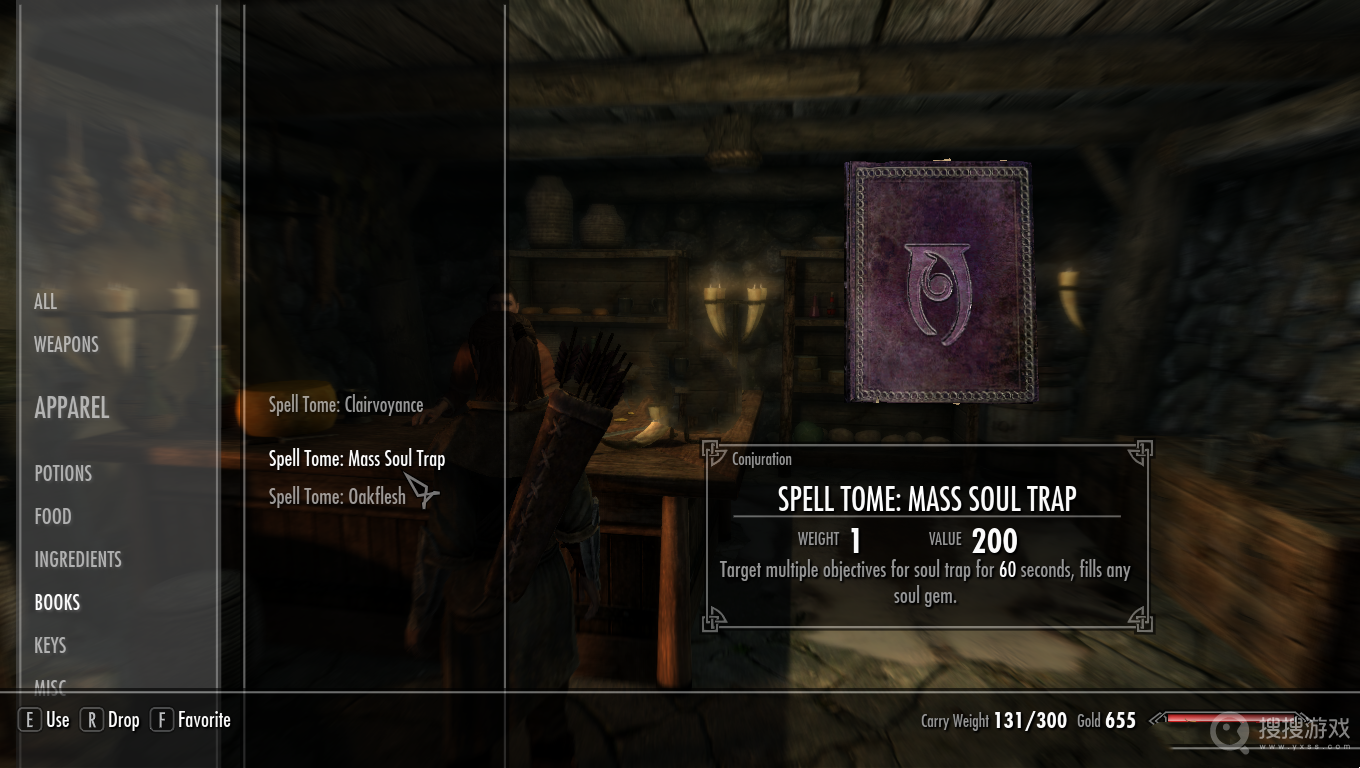Open the Misc category
The height and width of the screenshot is (768, 1360).
click(50, 685)
